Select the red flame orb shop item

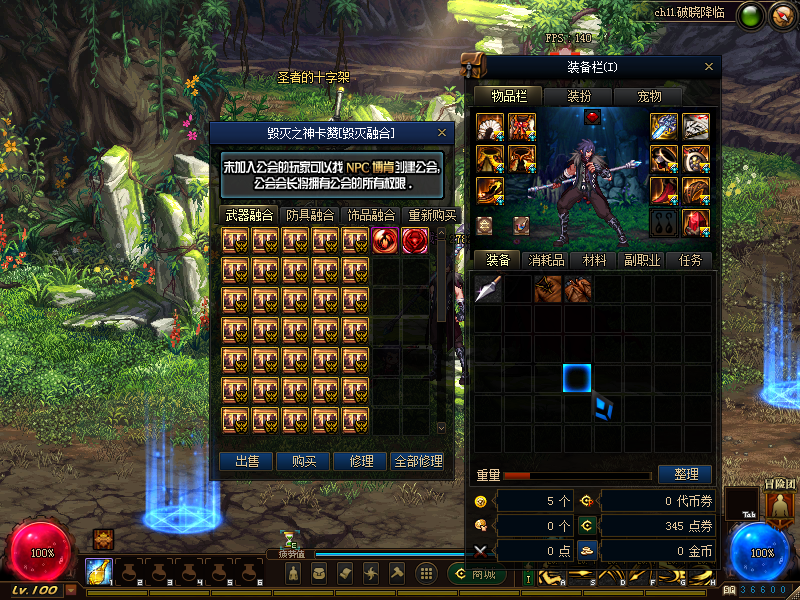(x=385, y=241)
